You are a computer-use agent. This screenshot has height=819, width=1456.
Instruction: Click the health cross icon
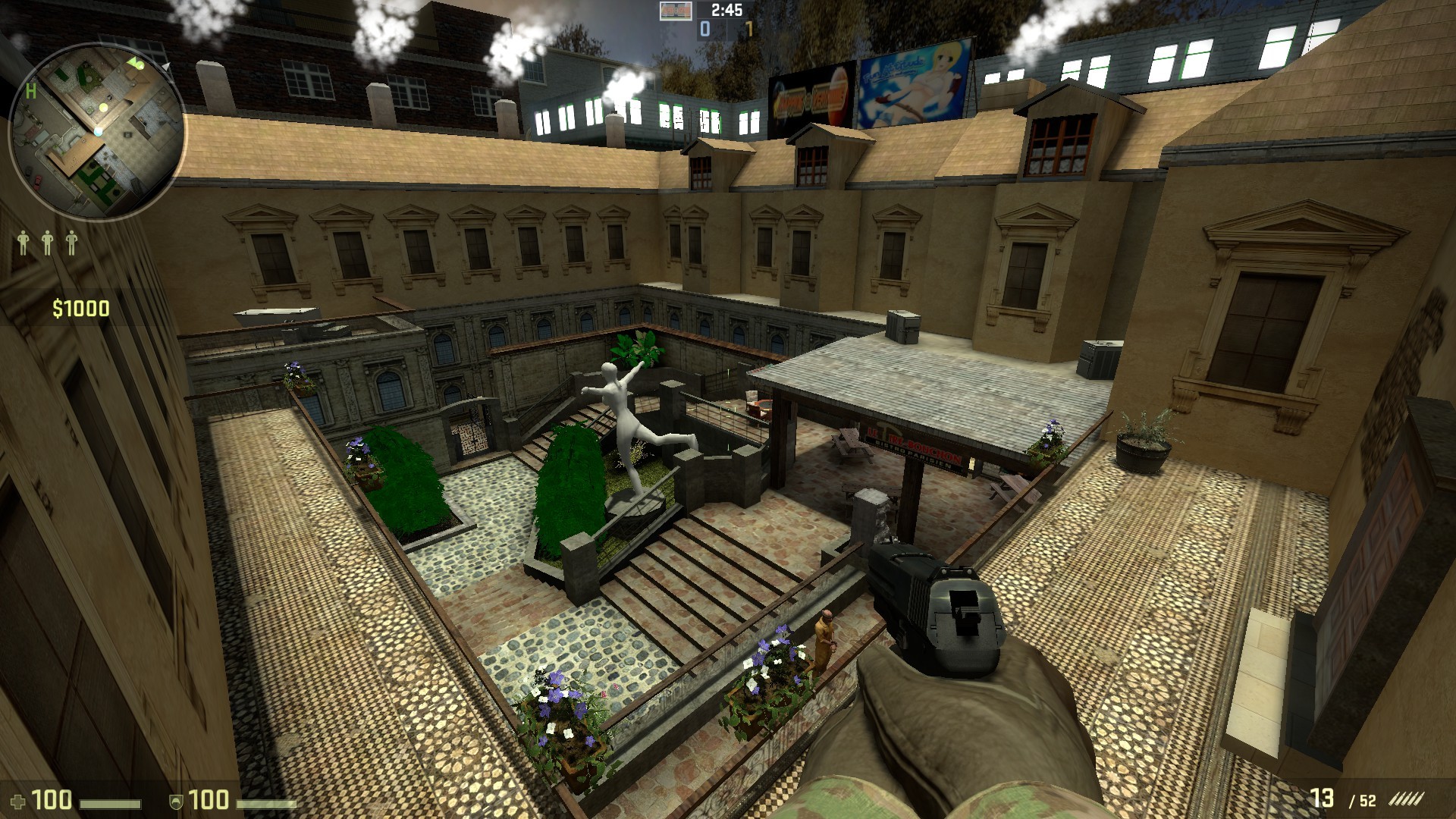click(x=19, y=802)
